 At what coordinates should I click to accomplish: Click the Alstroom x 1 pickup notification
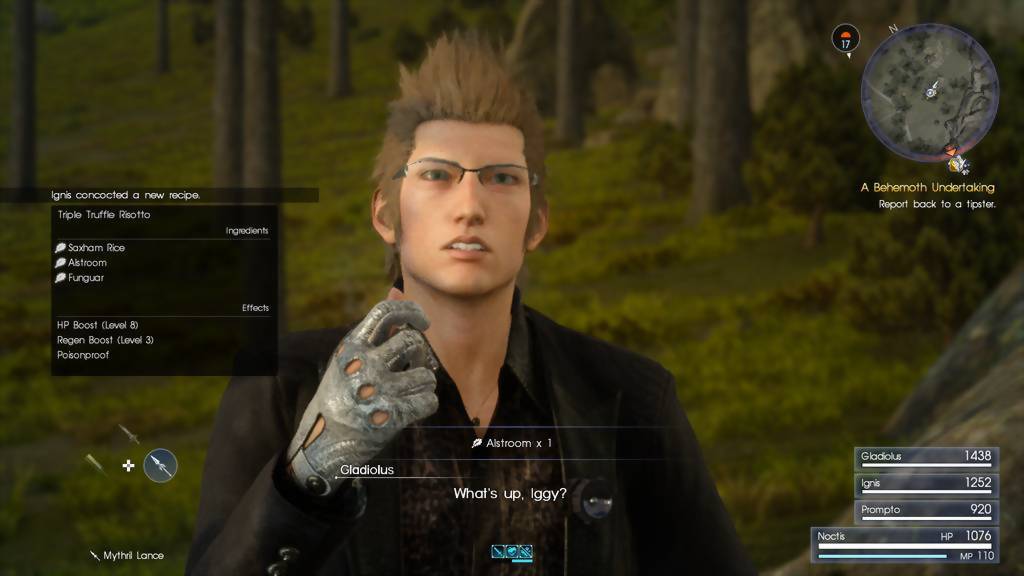(512, 442)
